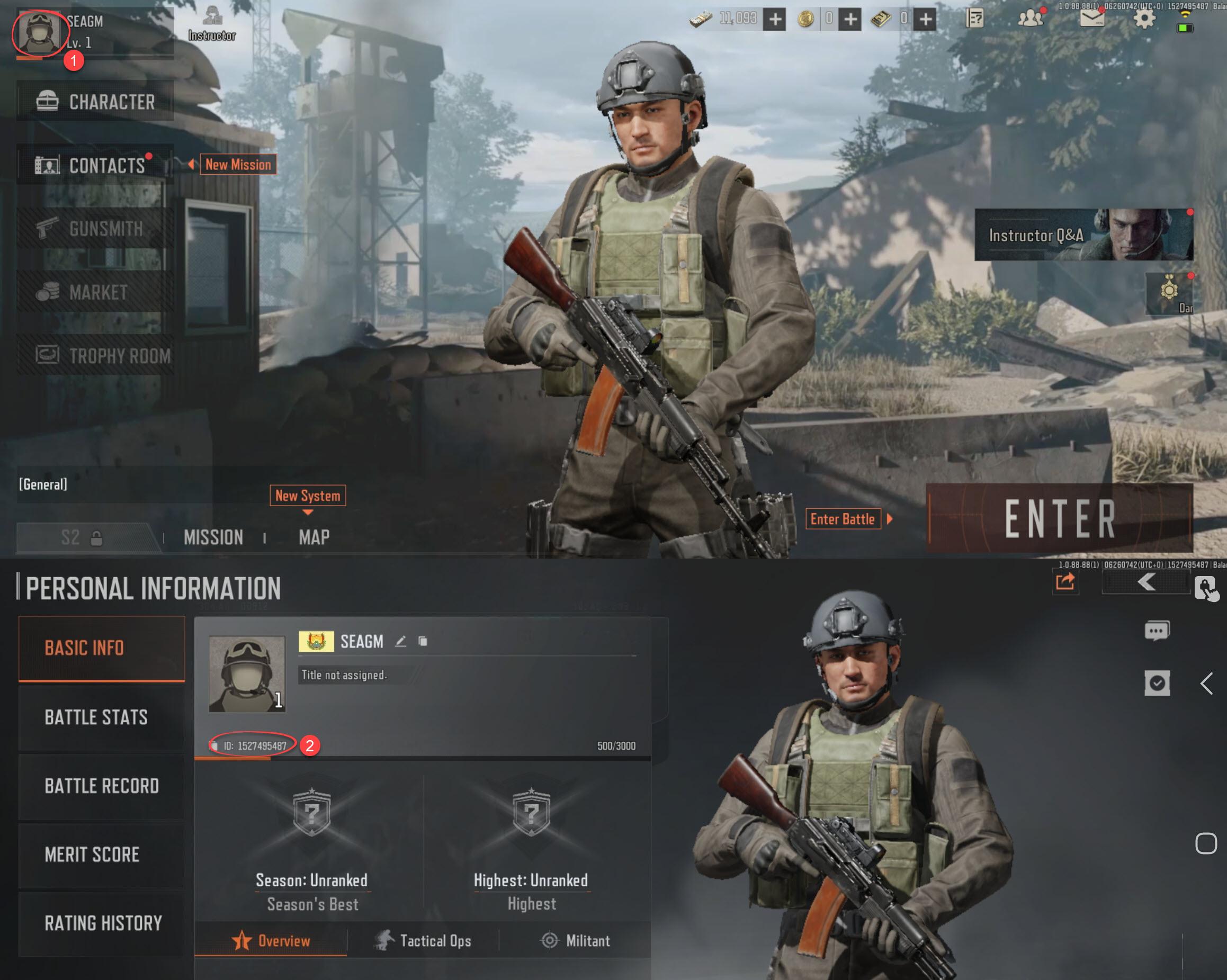Open the Instructor Q&A banner

pyautogui.click(x=1083, y=235)
